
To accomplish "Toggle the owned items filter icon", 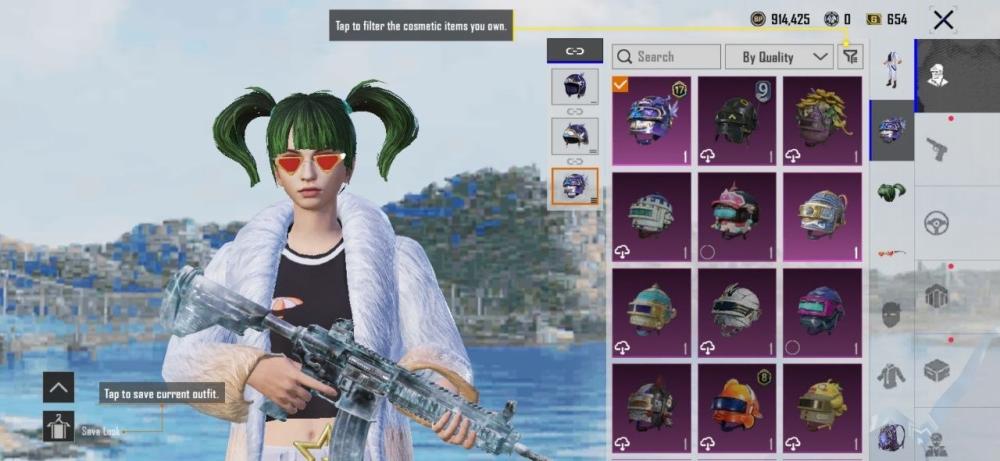I will pyautogui.click(x=850, y=57).
